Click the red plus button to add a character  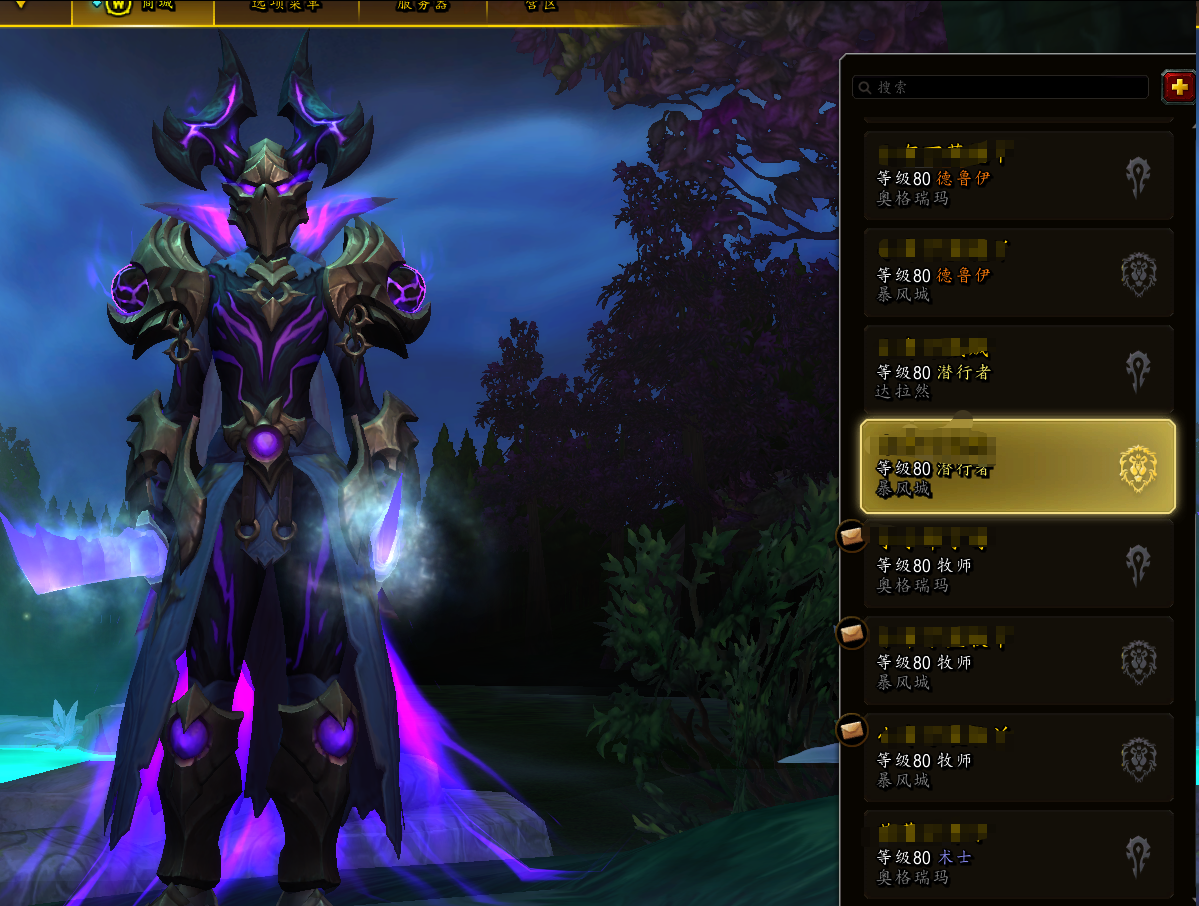(1179, 87)
